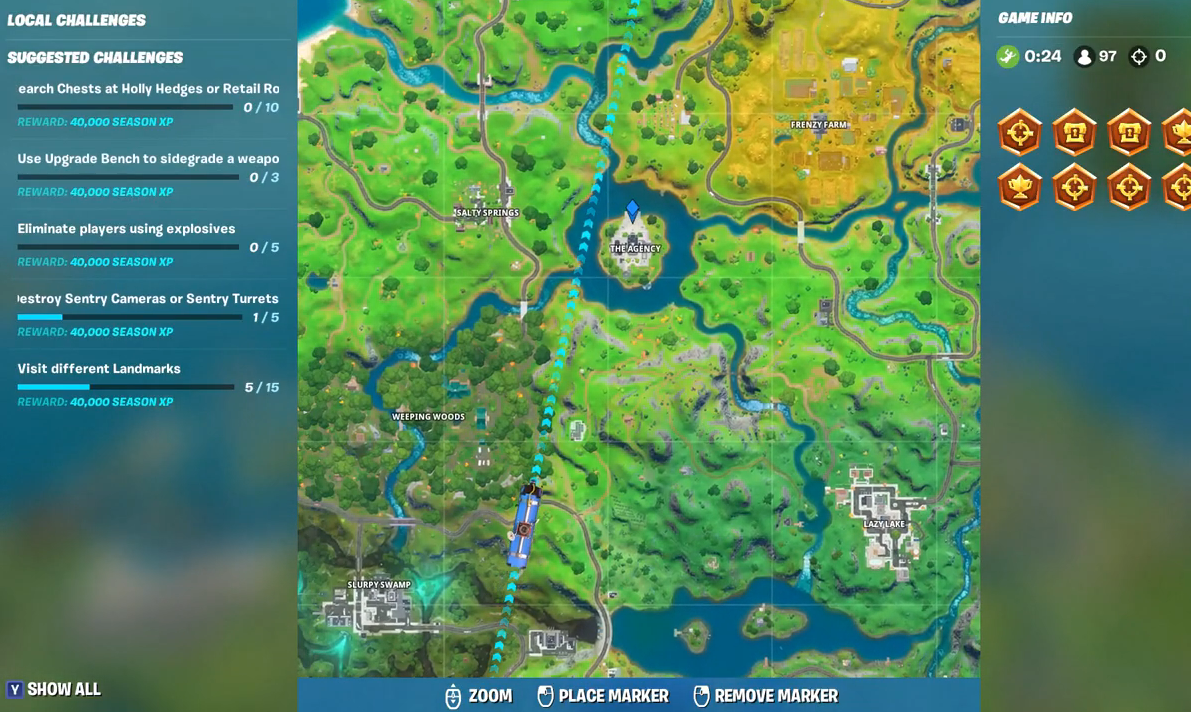
Task: Select Weeping Woods on the map
Action: point(428,417)
